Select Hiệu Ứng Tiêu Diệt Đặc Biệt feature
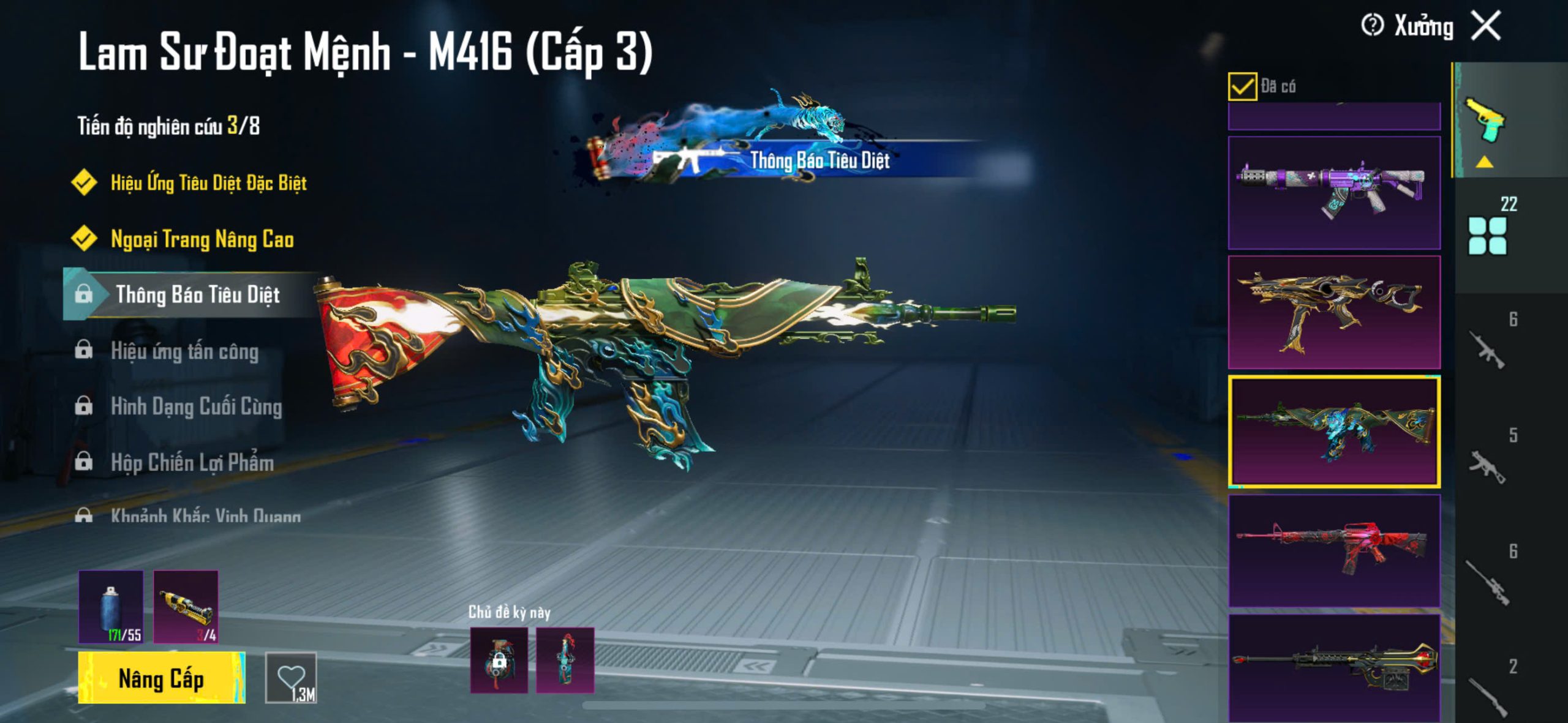 pyautogui.click(x=208, y=182)
